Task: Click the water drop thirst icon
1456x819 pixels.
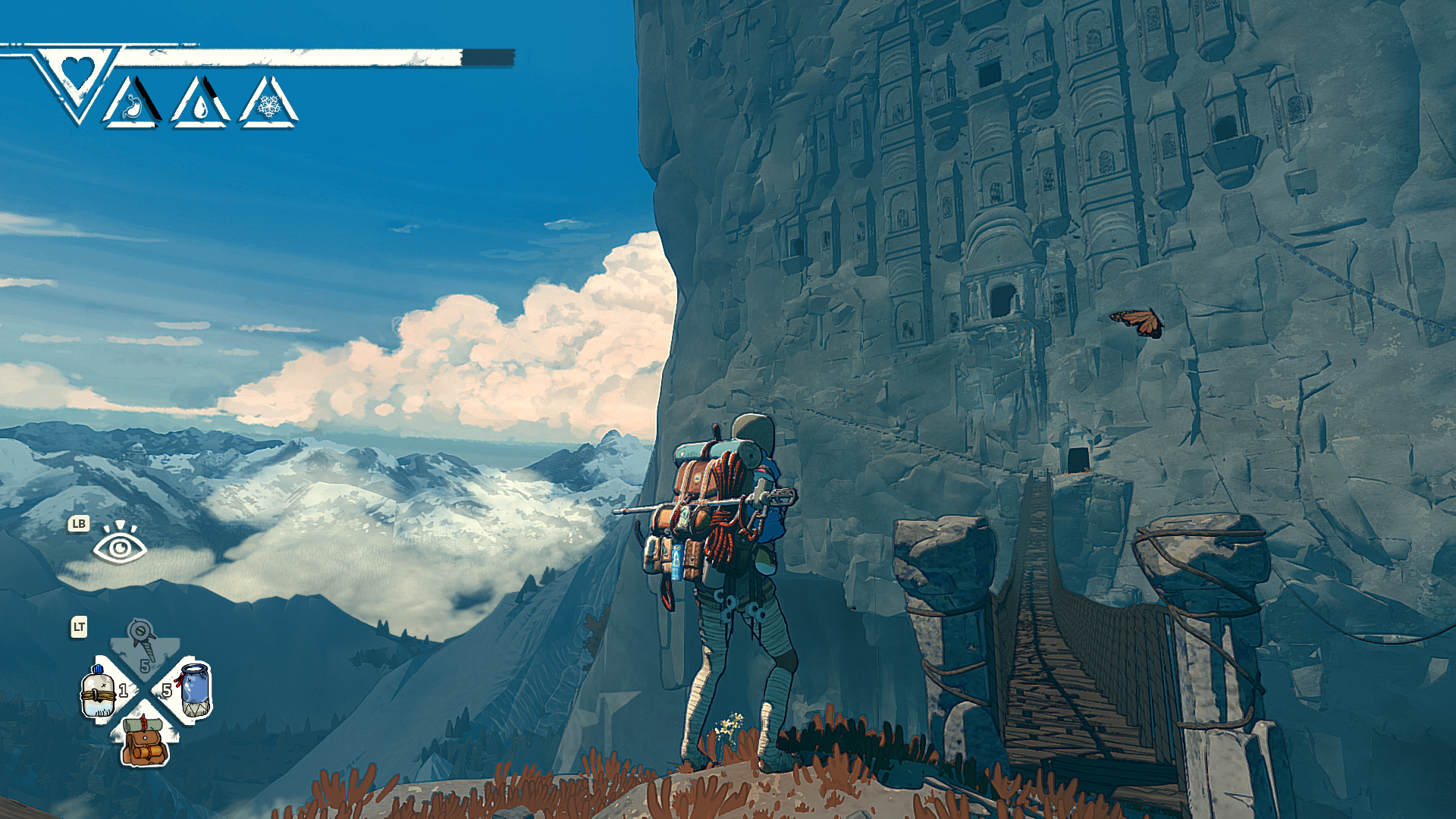Action: [200, 105]
